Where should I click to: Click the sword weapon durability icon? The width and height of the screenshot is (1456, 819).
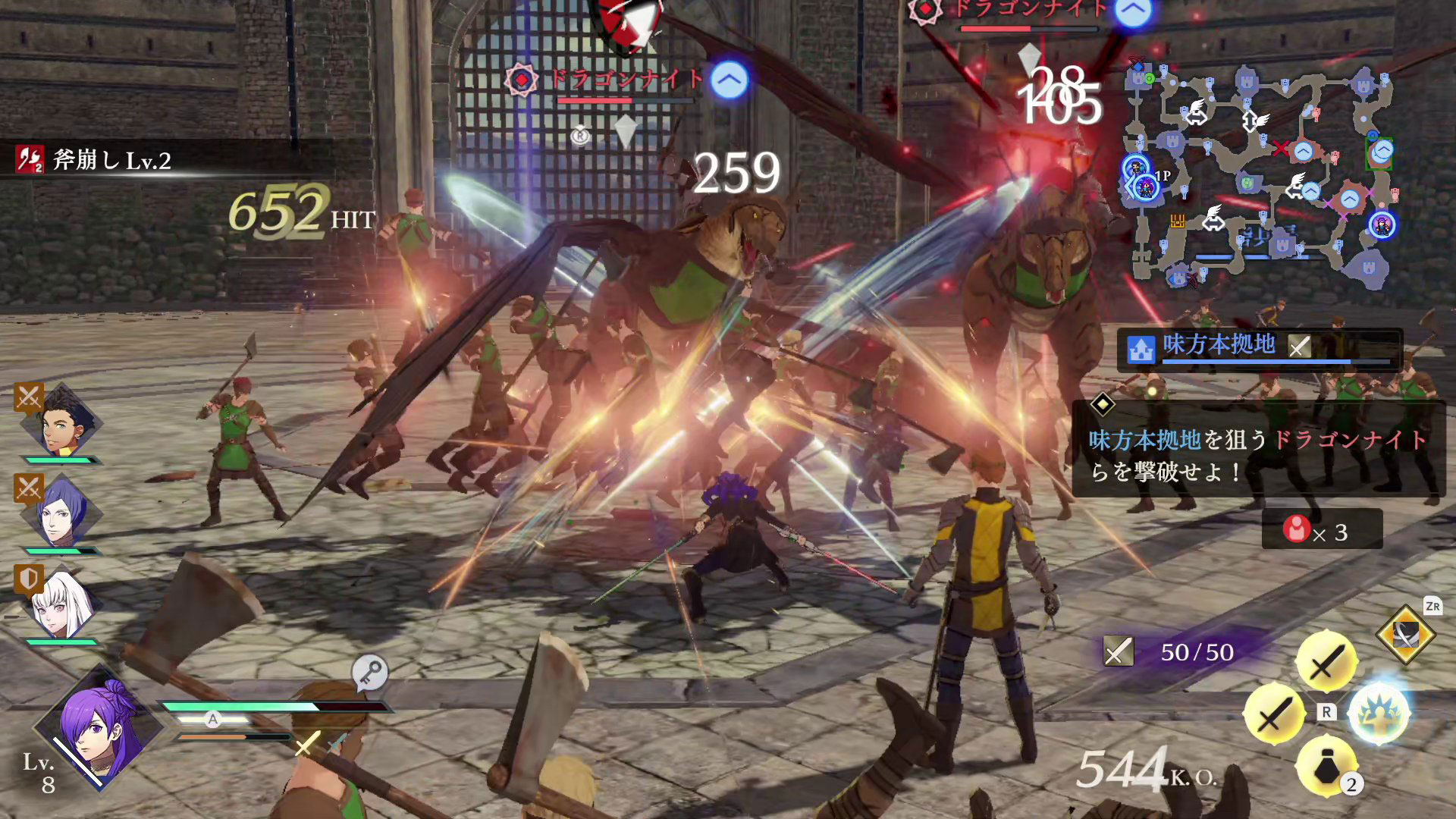(x=1118, y=651)
